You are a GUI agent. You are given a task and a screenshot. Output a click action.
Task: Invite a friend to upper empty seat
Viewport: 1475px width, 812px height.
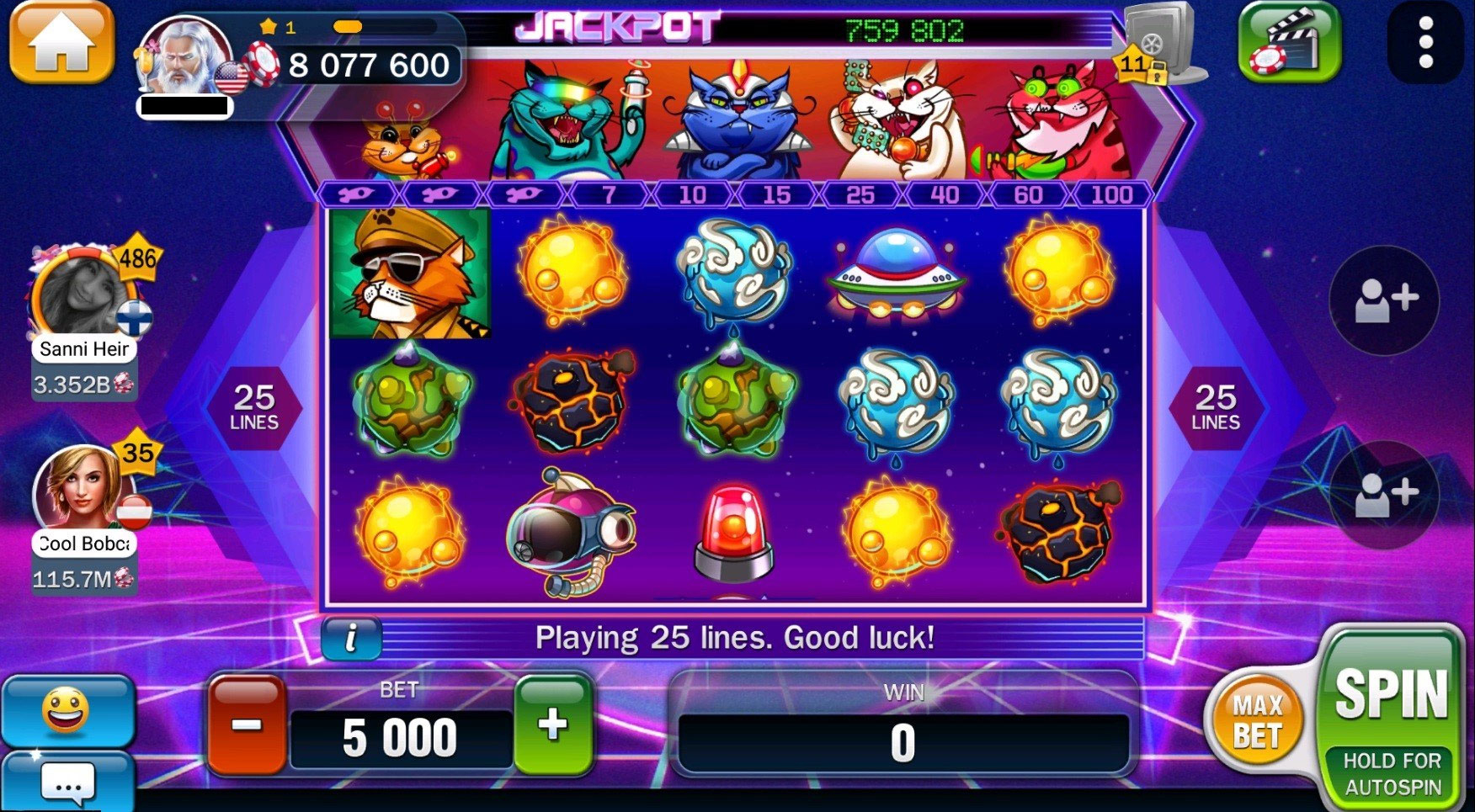pyautogui.click(x=1384, y=300)
